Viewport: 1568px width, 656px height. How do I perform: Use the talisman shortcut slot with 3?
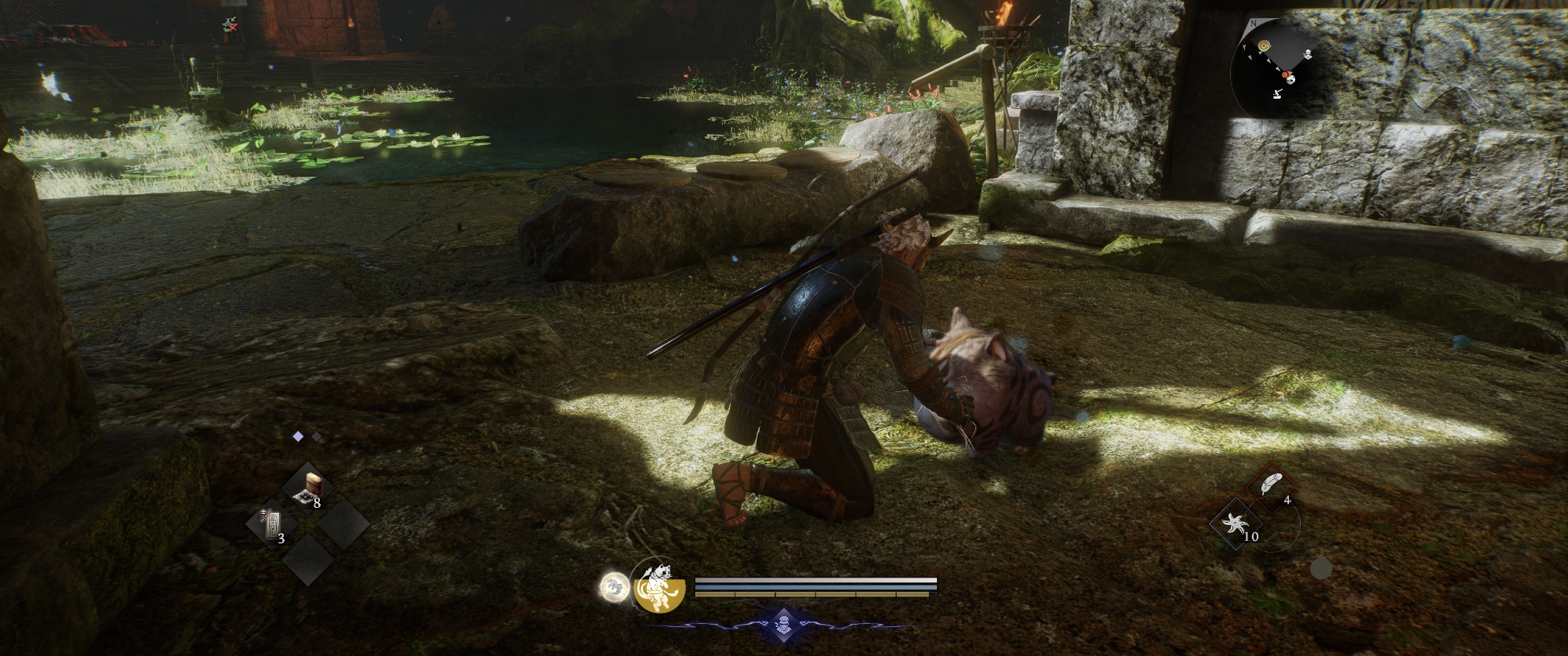pos(271,524)
